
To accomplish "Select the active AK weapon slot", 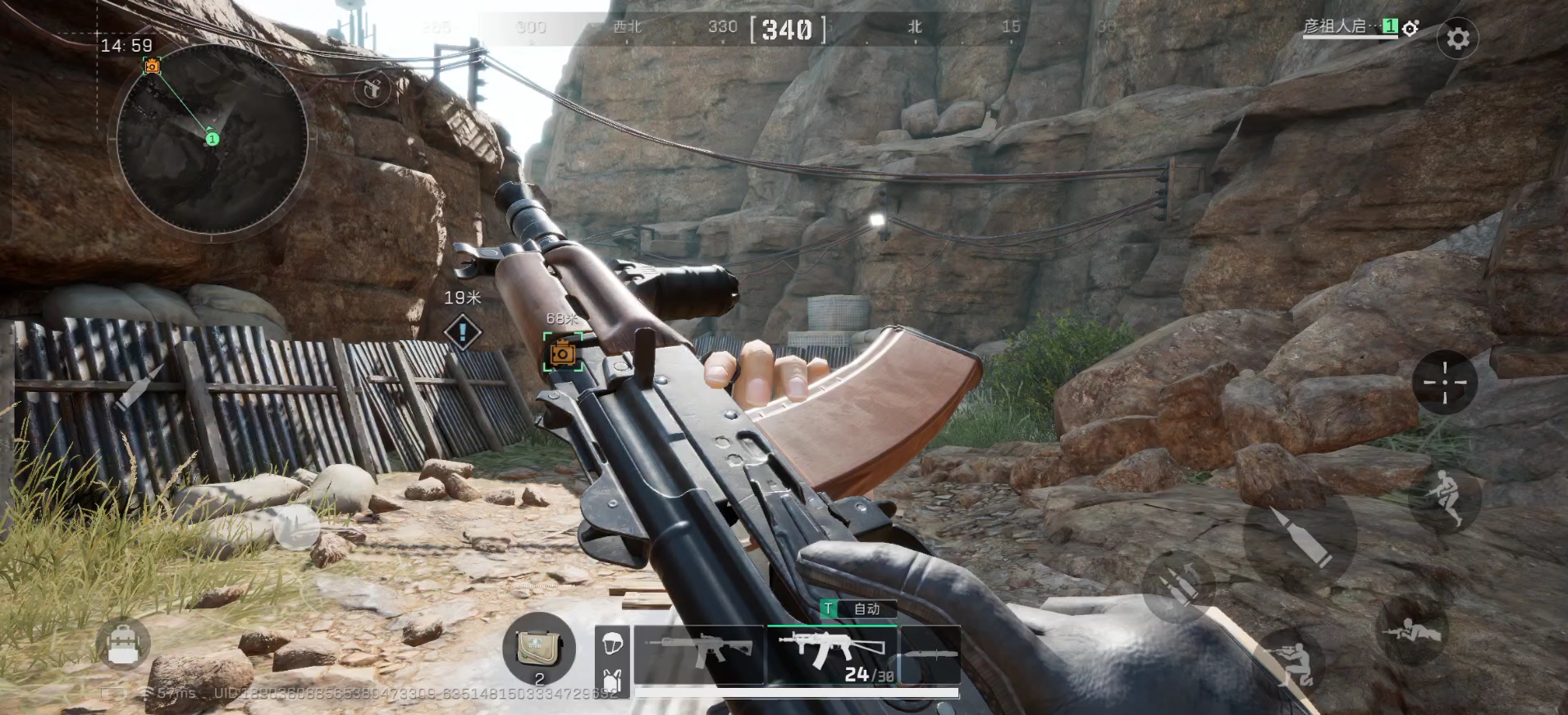I will (832, 654).
